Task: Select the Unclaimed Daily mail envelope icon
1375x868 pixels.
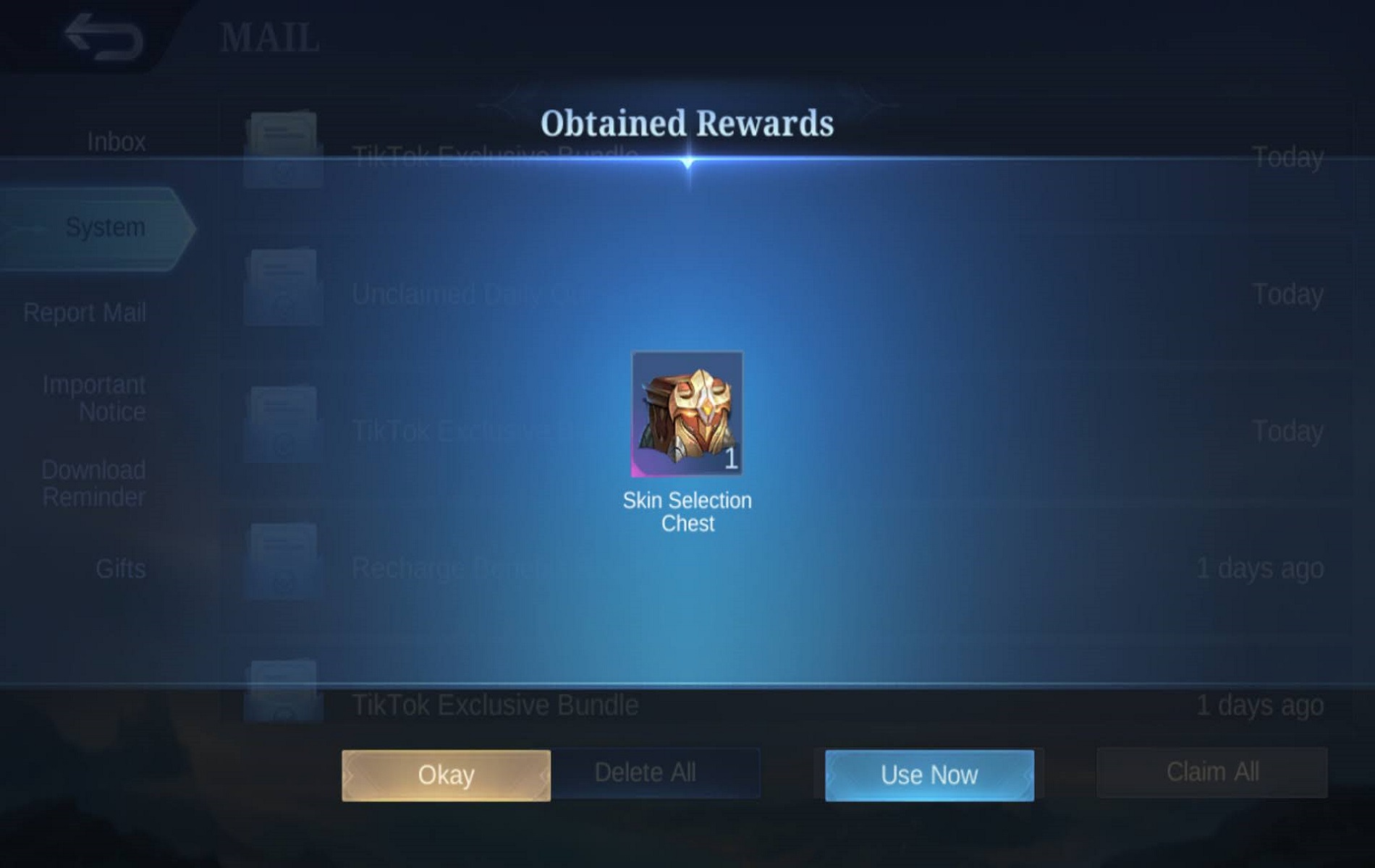Action: (282, 282)
